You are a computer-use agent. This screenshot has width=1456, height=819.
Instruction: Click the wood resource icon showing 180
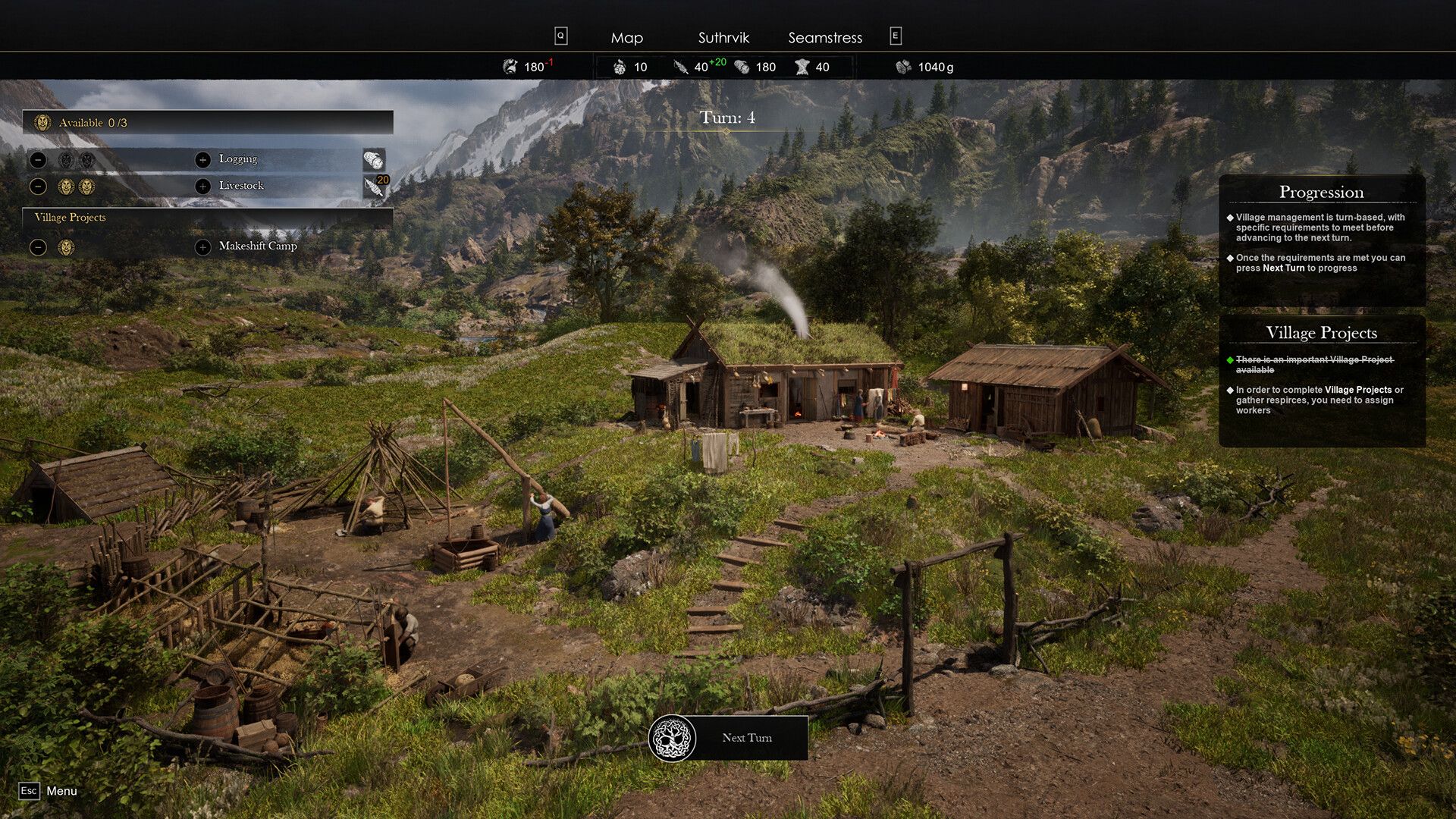pos(740,67)
